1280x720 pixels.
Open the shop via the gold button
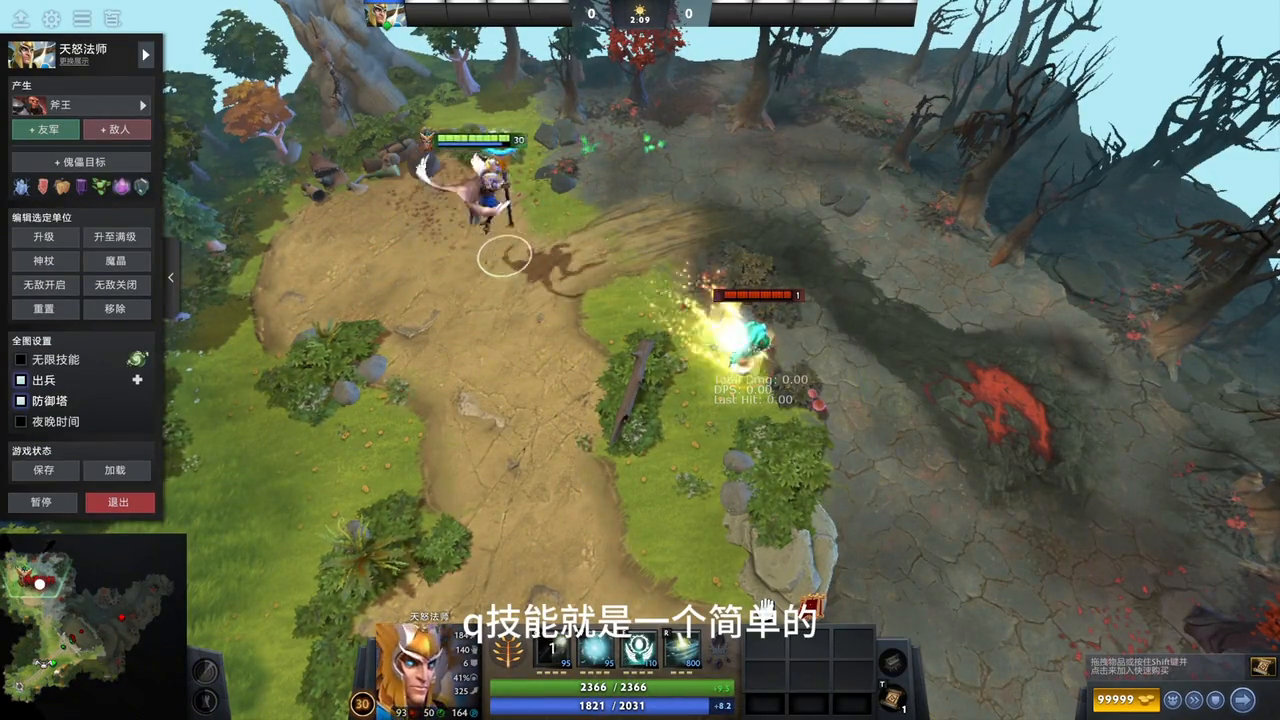[x=1125, y=700]
